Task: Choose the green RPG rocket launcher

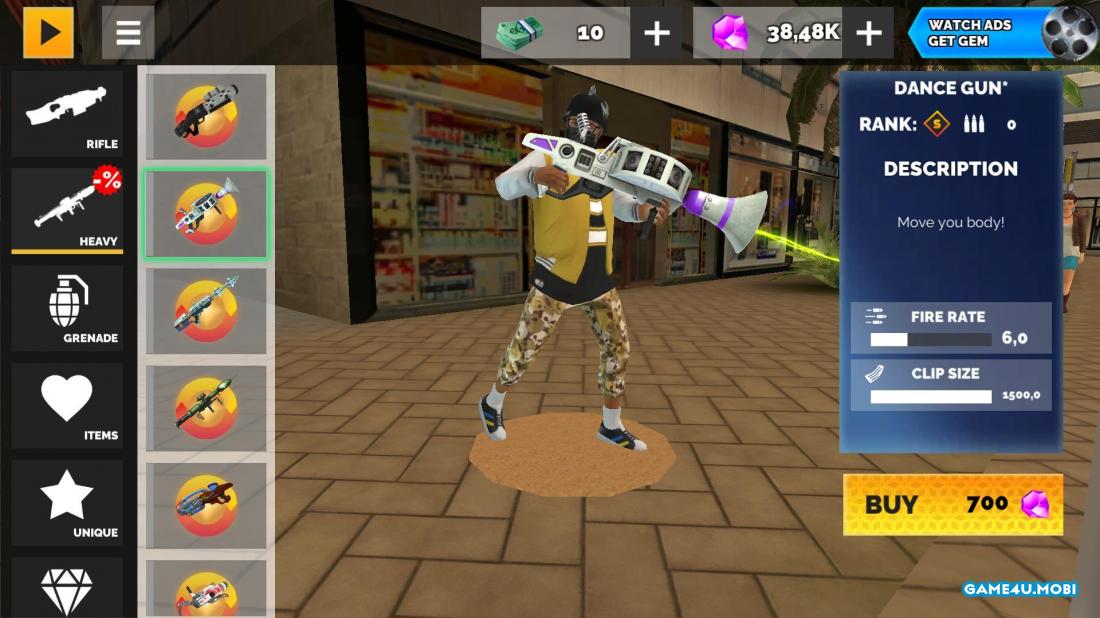Action: click(x=206, y=408)
